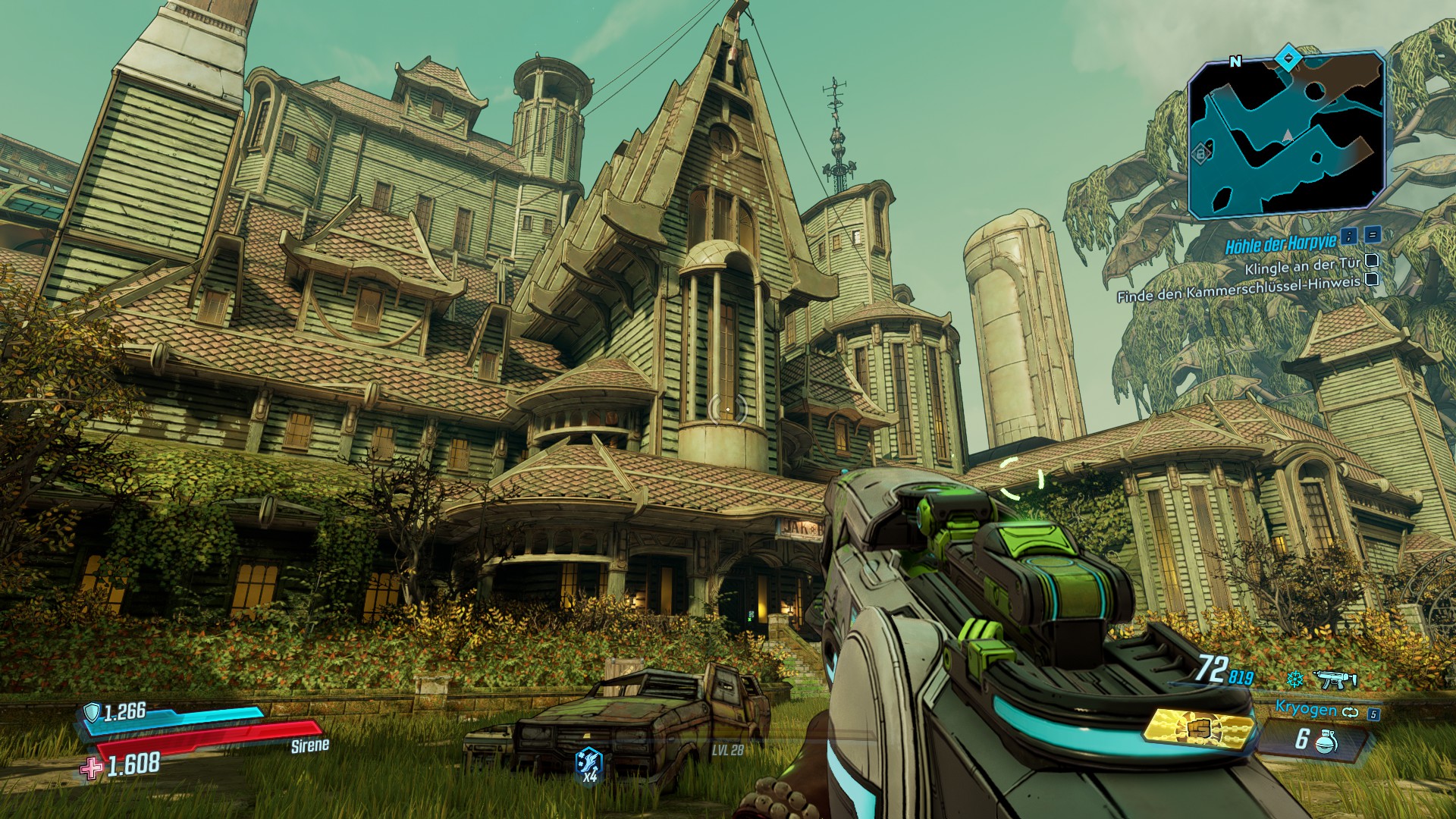Click the pink health cross icon
Image resolution: width=1456 pixels, height=819 pixels.
[x=93, y=767]
